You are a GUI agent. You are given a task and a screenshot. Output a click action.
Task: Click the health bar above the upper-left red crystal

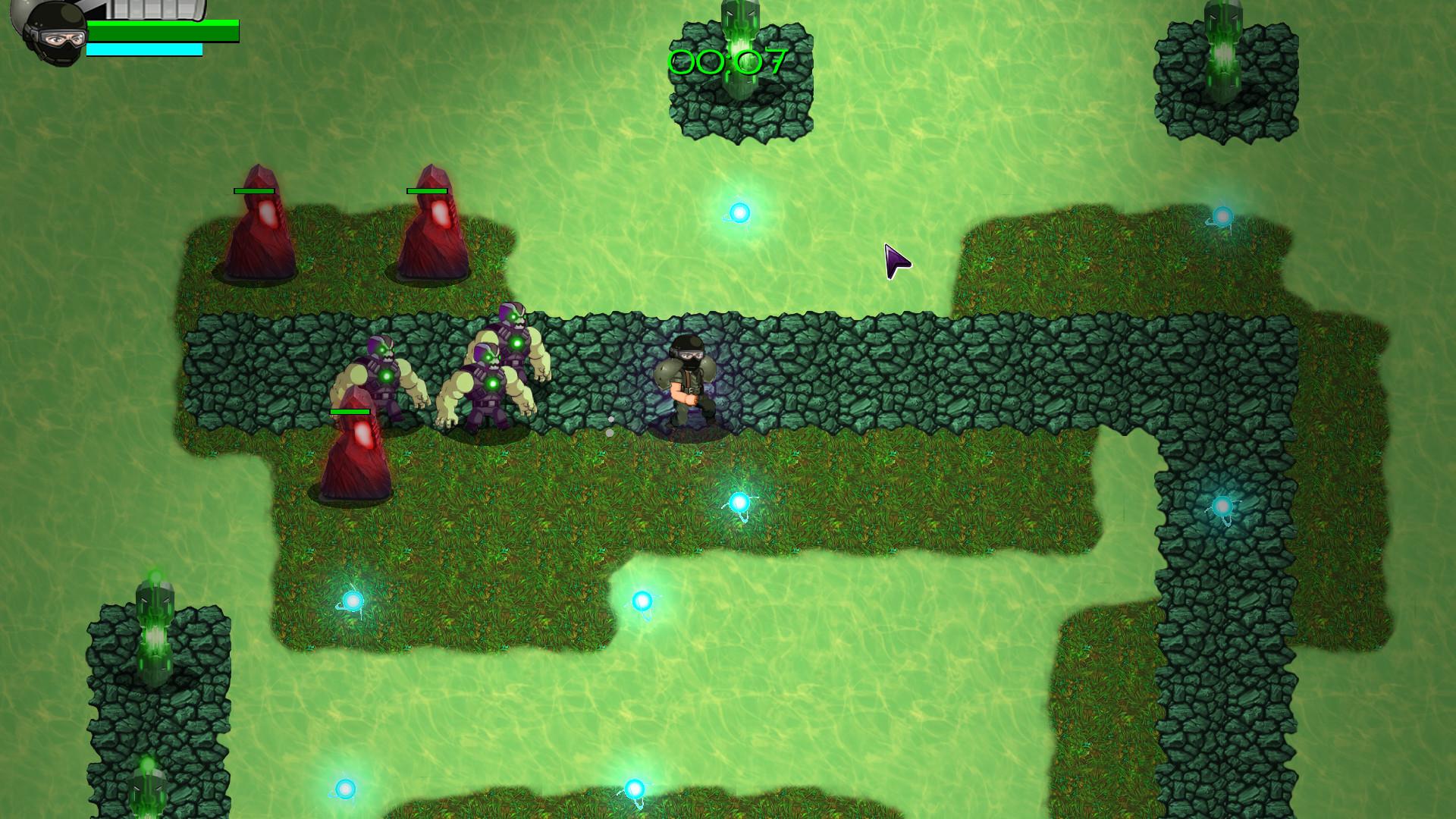(x=253, y=191)
